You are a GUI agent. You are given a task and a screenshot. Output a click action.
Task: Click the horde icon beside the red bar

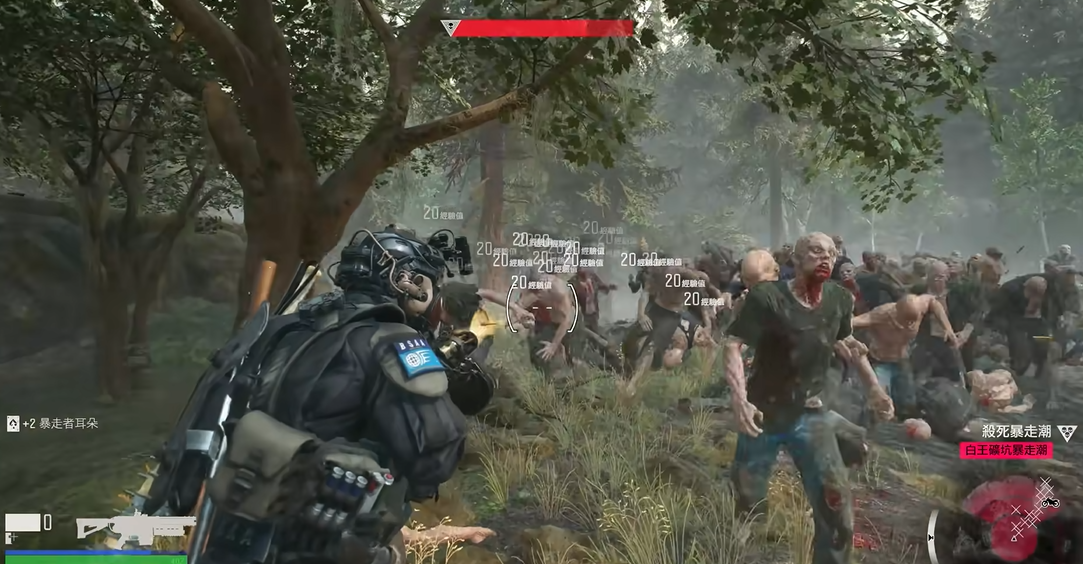449,28
